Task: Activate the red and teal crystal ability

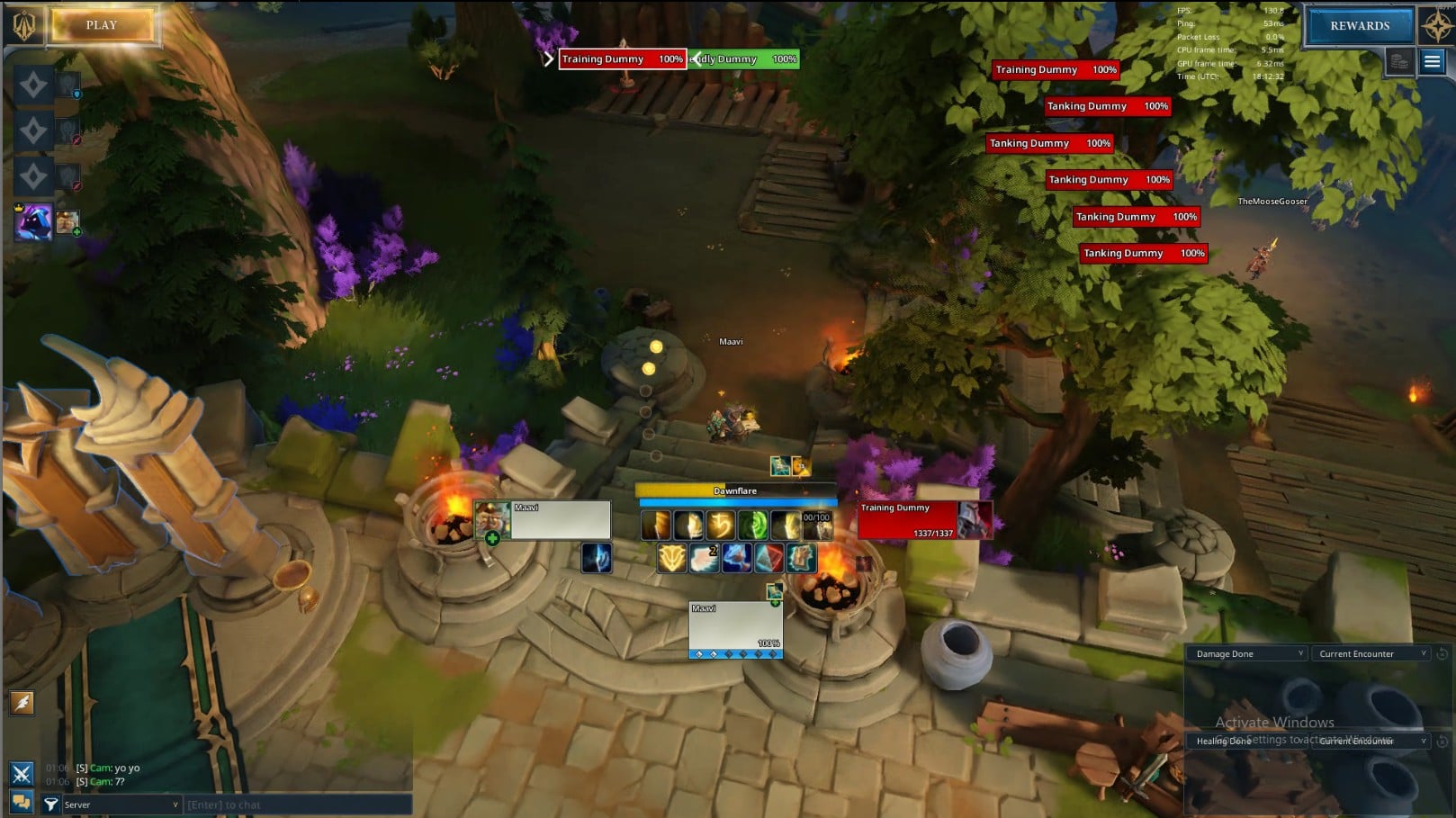Action: [768, 558]
